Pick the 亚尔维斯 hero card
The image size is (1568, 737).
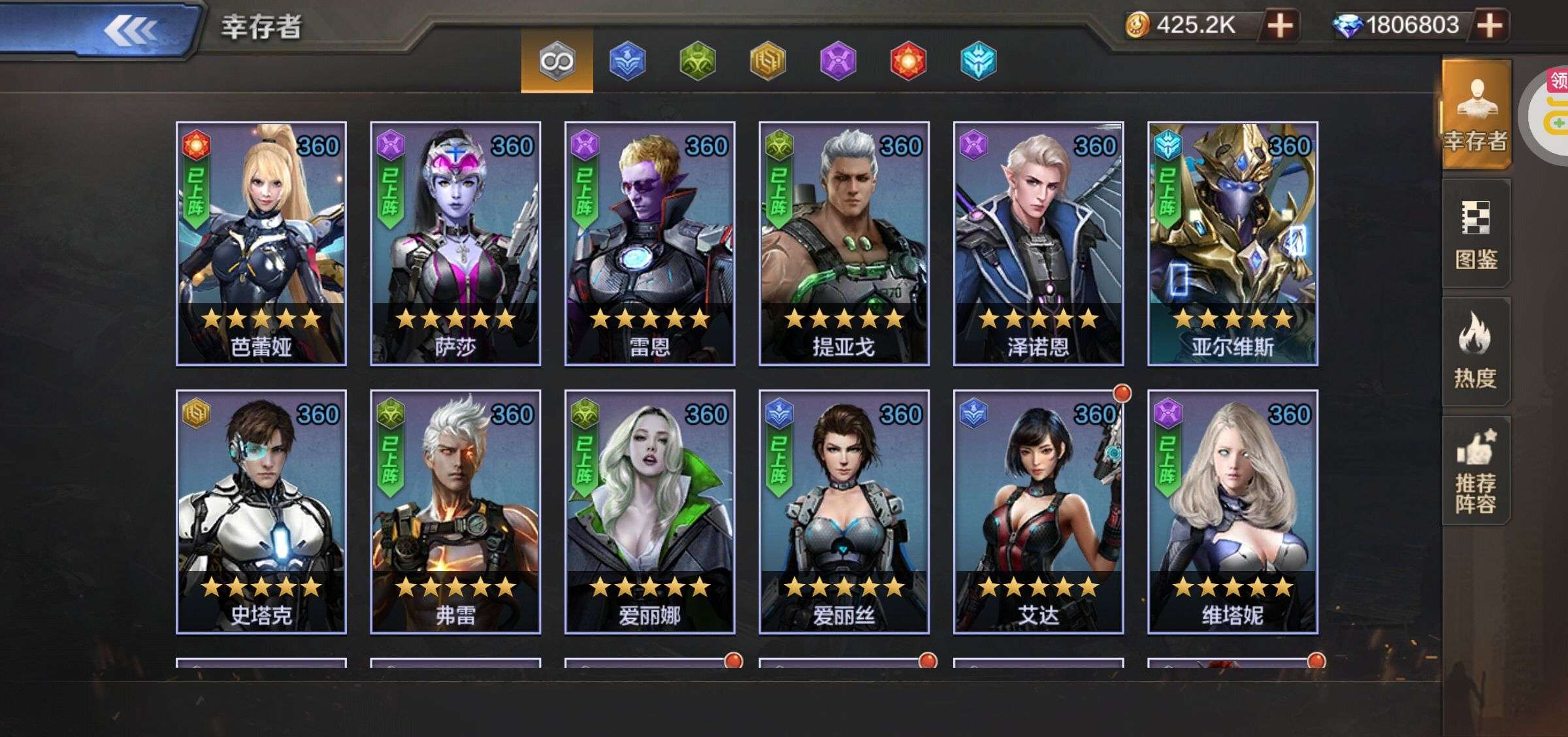click(1233, 243)
